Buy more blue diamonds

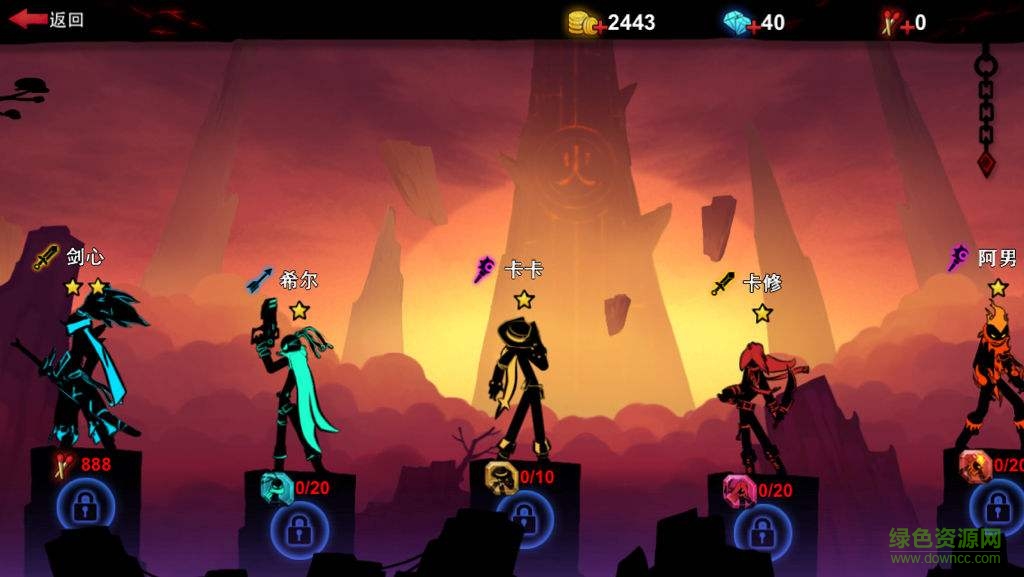[738, 22]
